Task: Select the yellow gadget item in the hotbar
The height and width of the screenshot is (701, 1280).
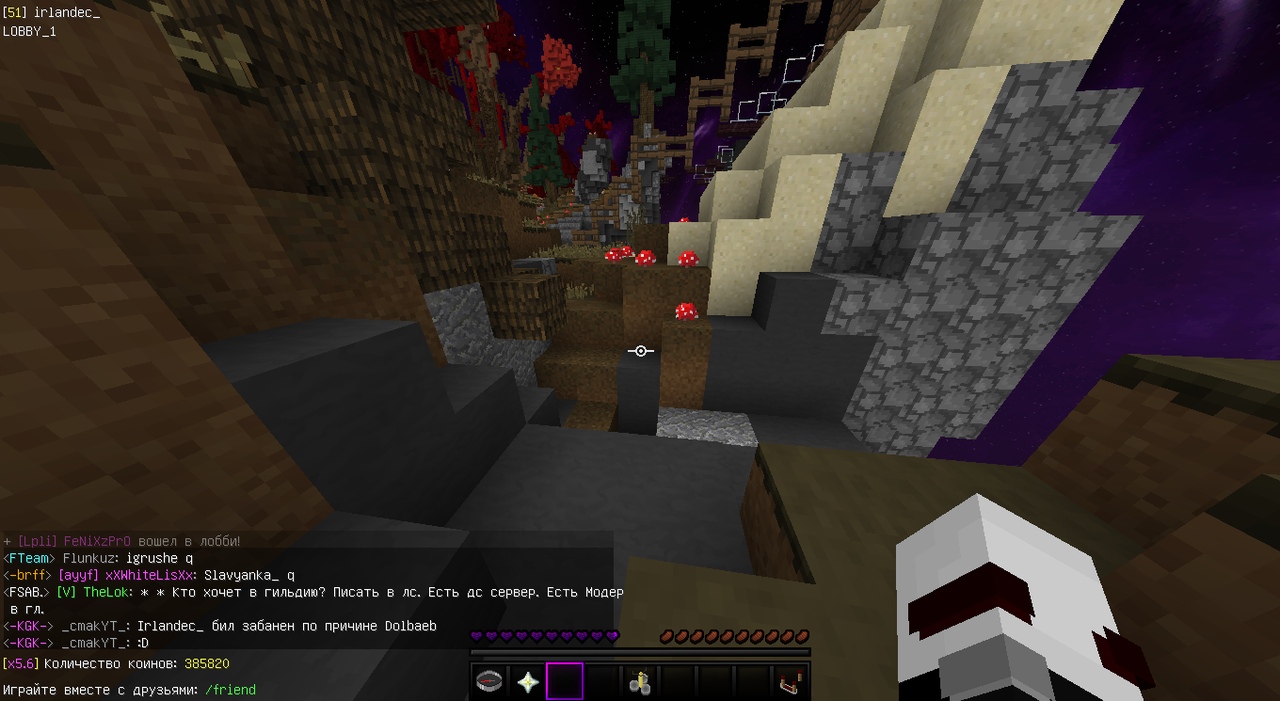Action: tap(639, 683)
